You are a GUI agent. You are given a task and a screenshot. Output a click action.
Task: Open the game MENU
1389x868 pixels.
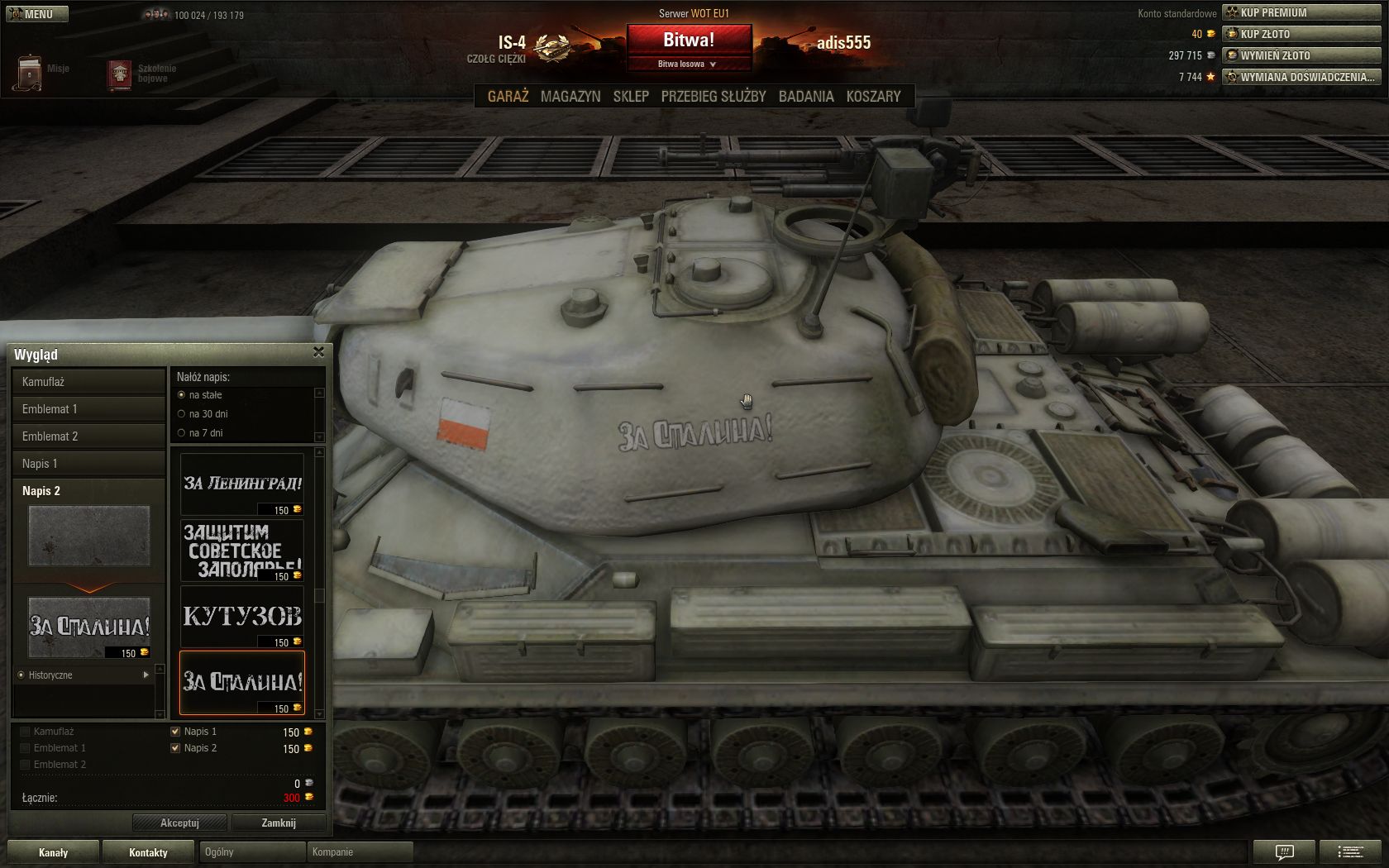click(x=36, y=14)
